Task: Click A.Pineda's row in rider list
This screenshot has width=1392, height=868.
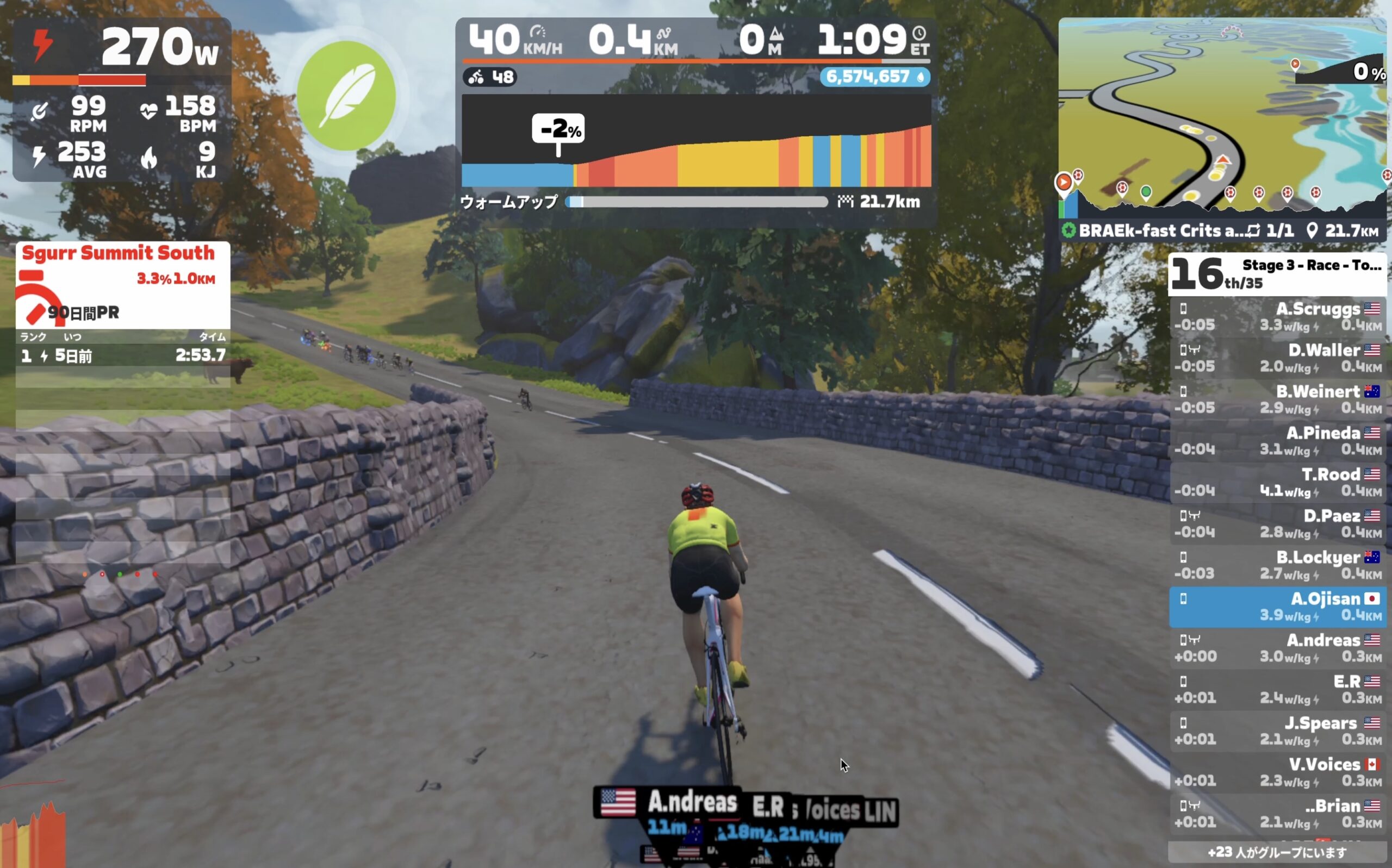Action: tap(1278, 441)
